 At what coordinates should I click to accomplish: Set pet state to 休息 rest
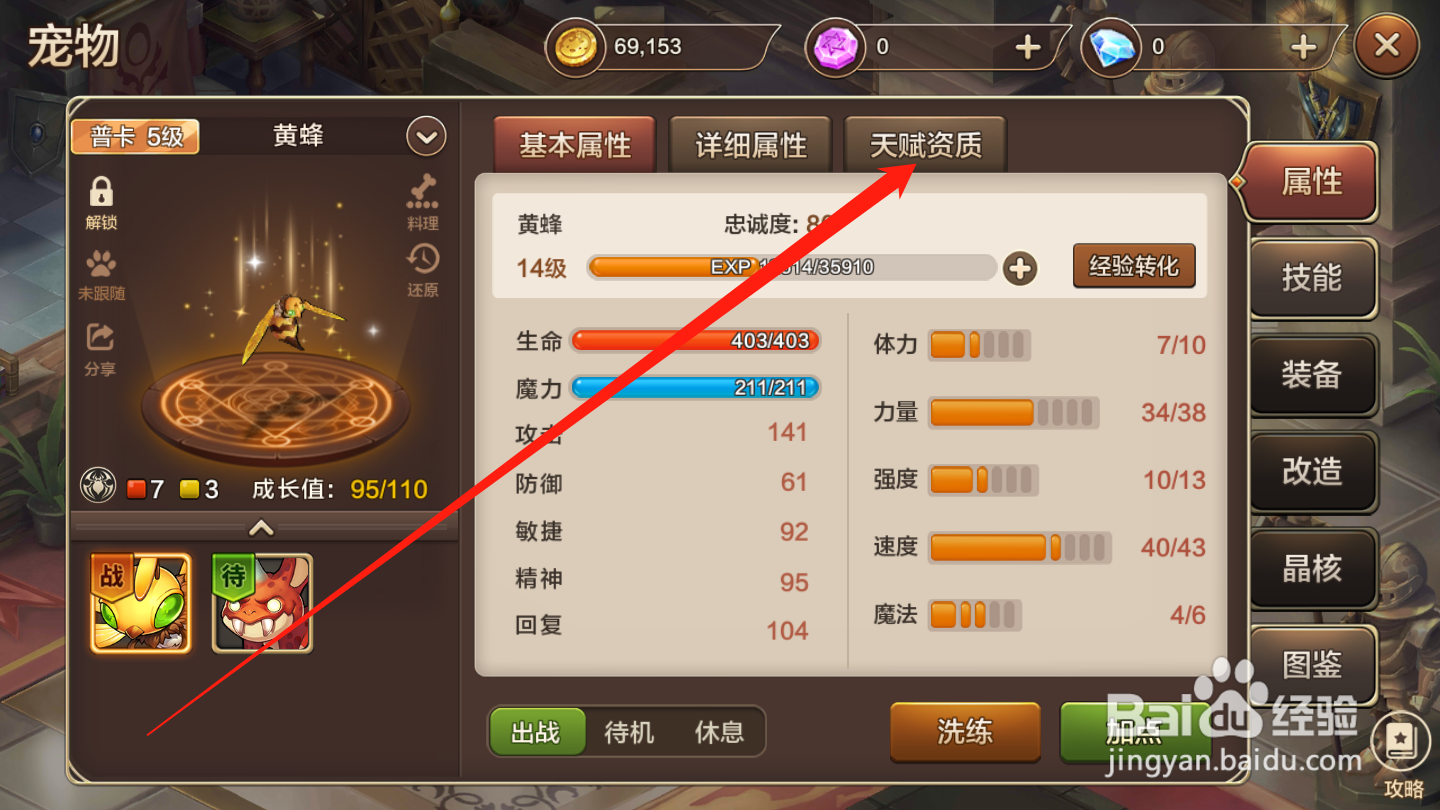tap(720, 732)
